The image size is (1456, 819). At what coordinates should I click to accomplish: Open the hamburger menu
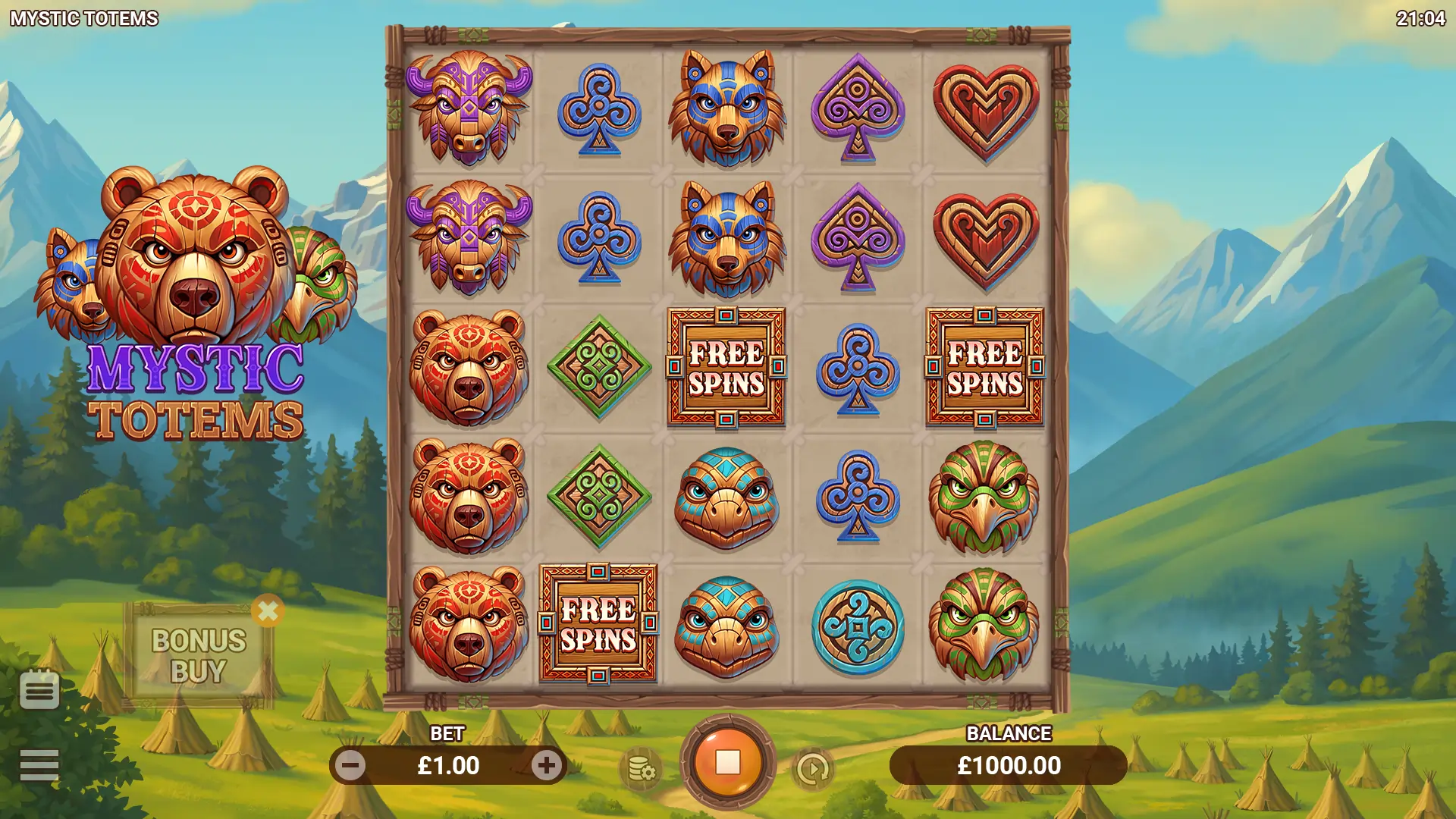39,765
